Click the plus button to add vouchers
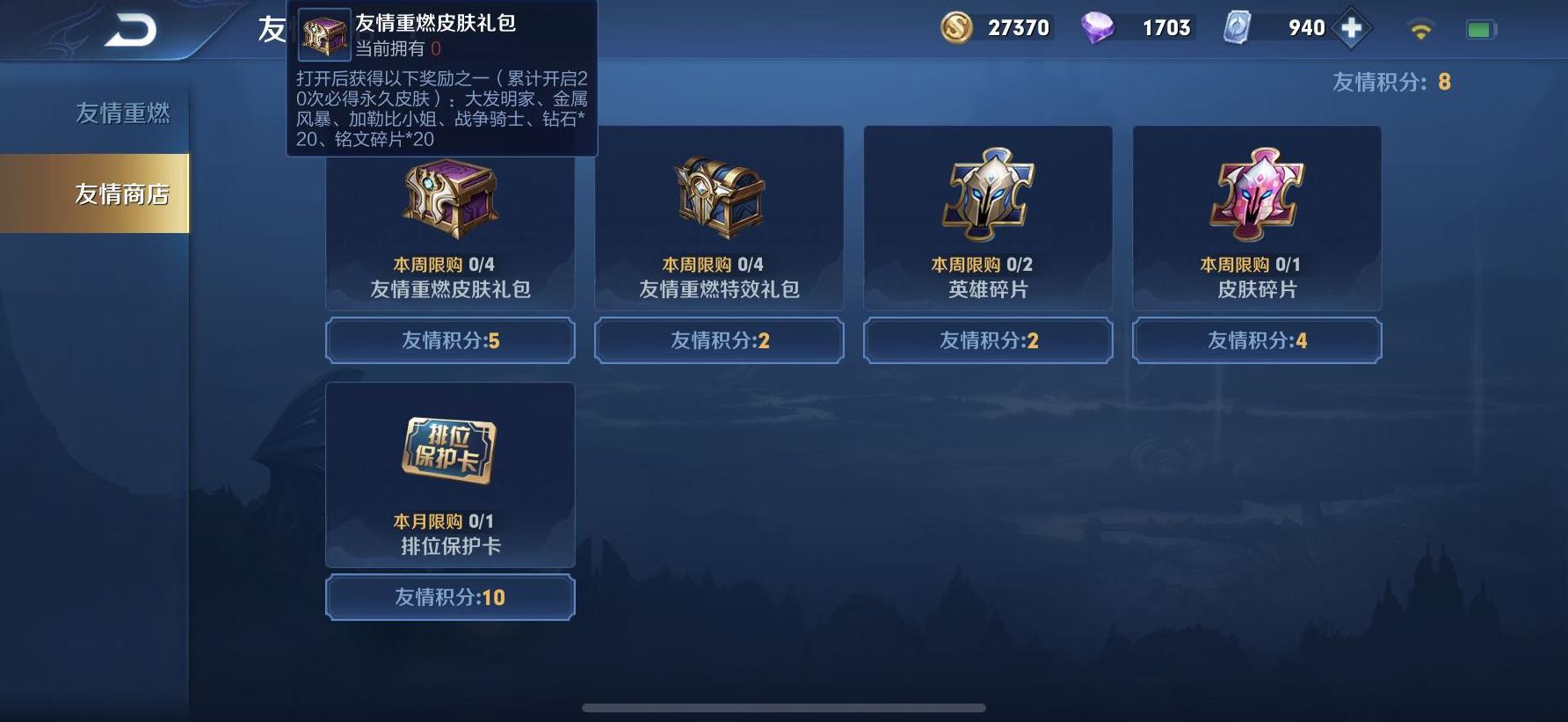The width and height of the screenshot is (1568, 722). tap(1351, 27)
